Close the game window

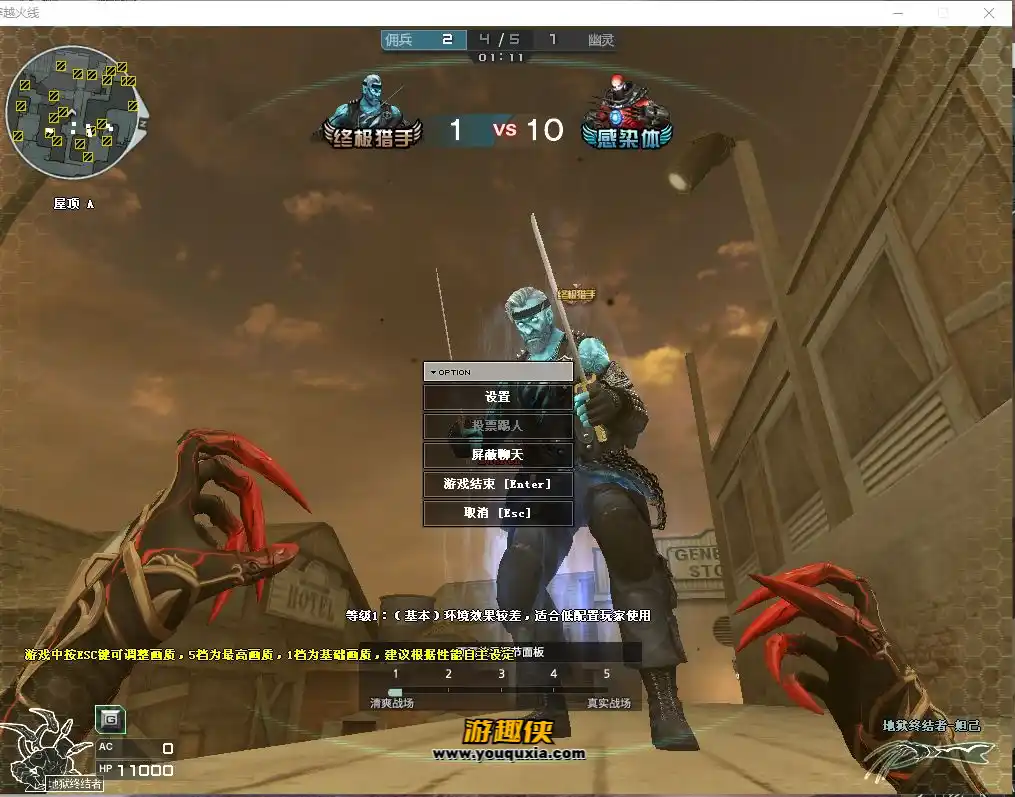(989, 13)
